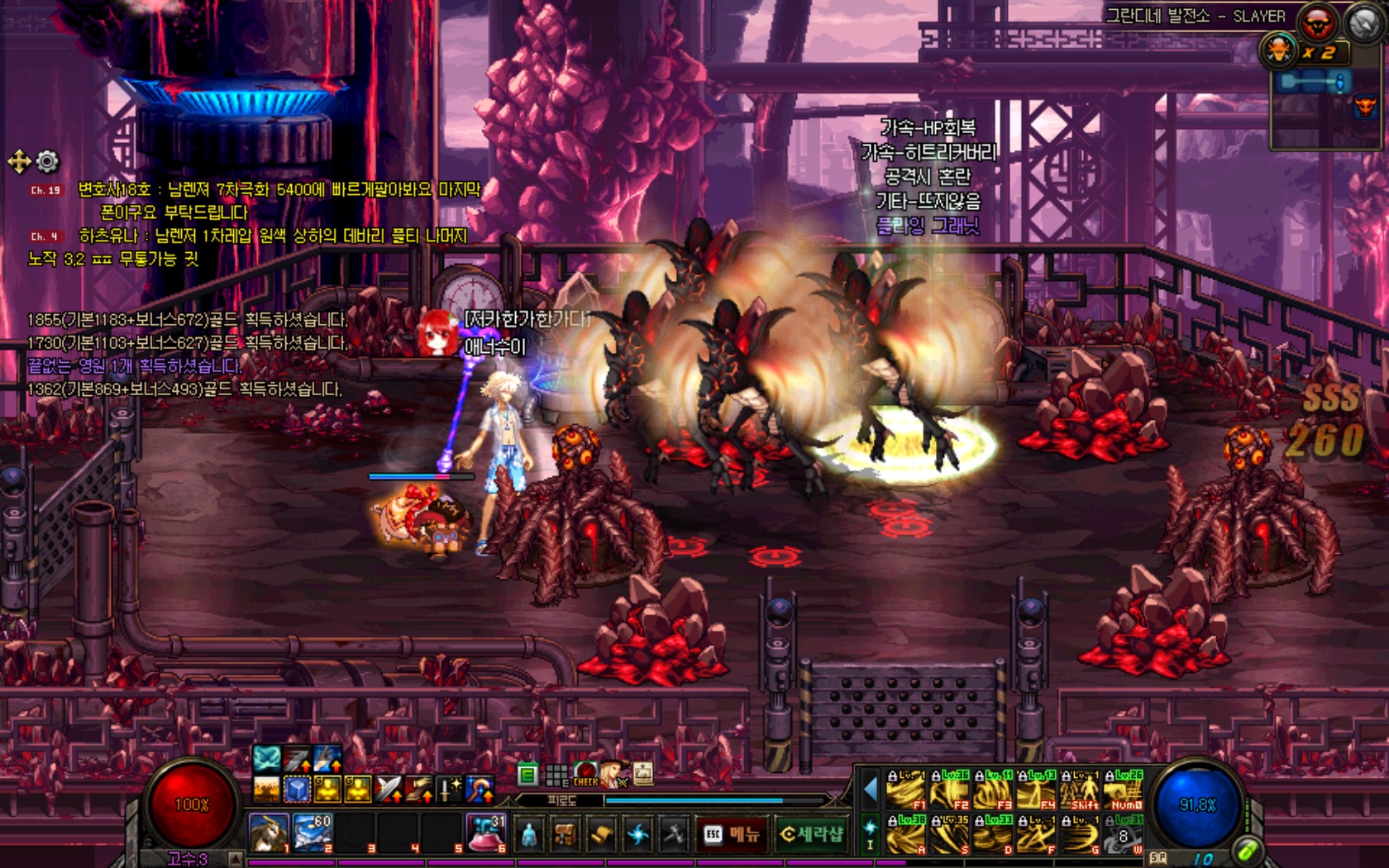Viewport: 1389px width, 868px height.
Task: Open the ESC 메뉴 menu button
Action: point(731,834)
